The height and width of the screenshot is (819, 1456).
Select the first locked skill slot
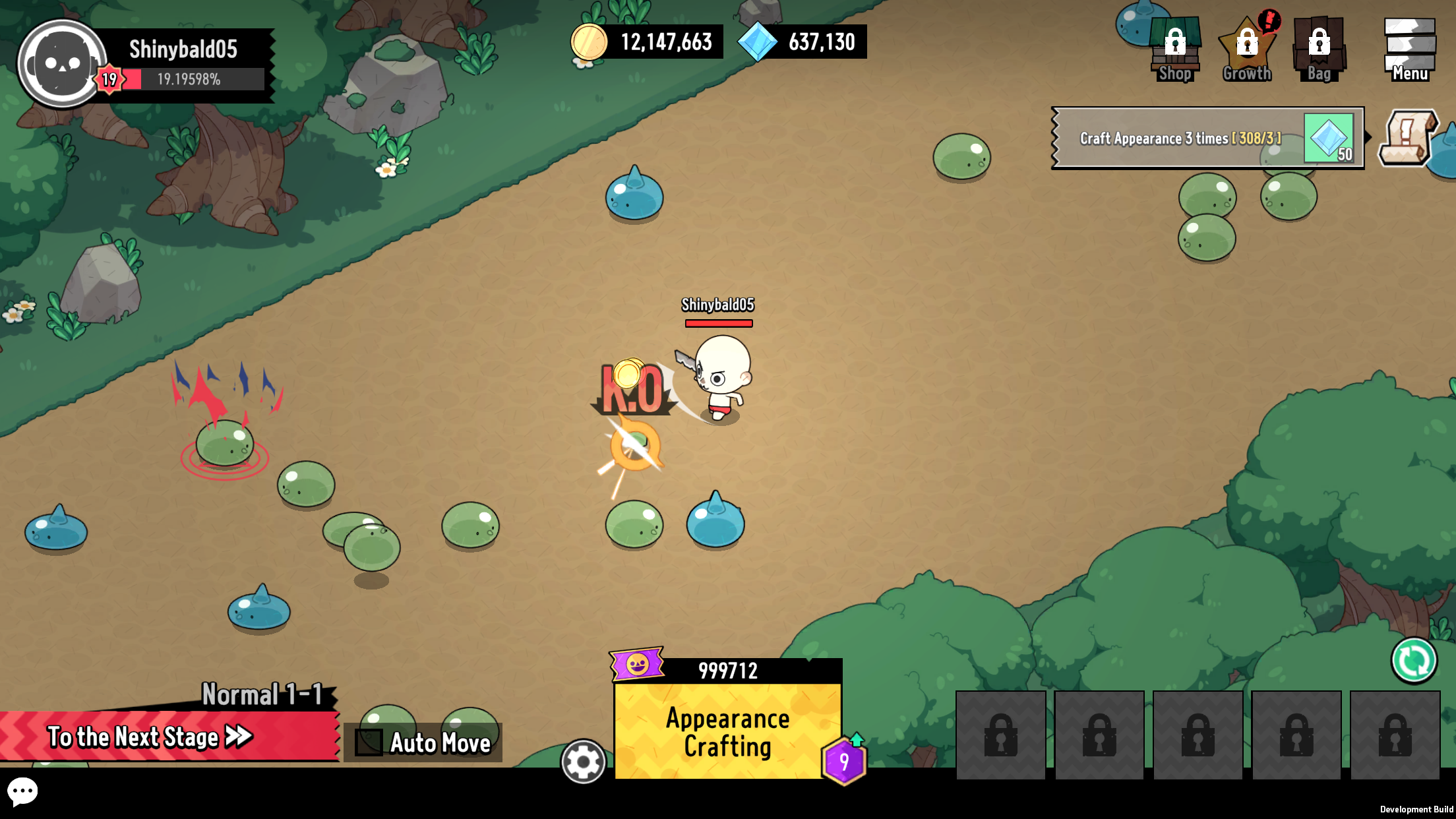[x=1000, y=734]
